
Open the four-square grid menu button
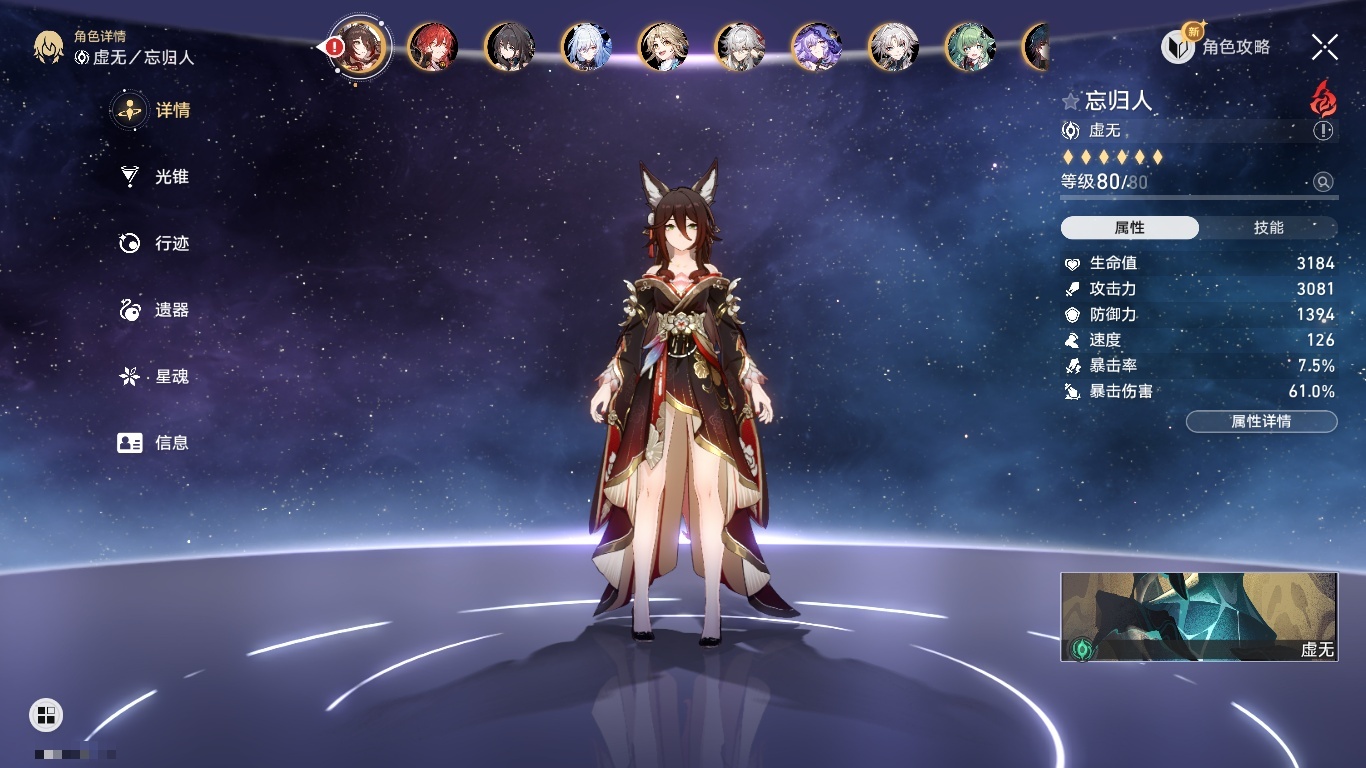[46, 714]
